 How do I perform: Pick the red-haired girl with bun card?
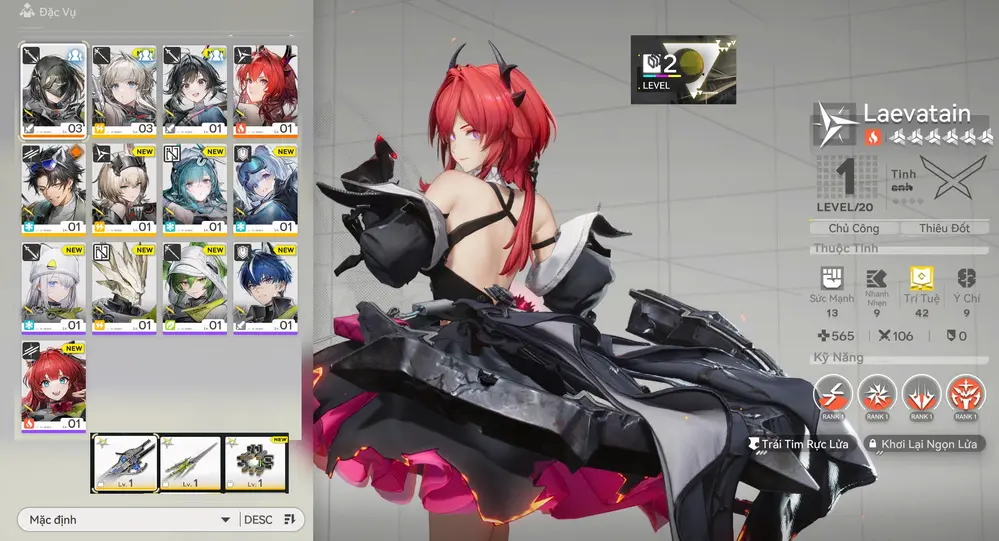[54, 385]
